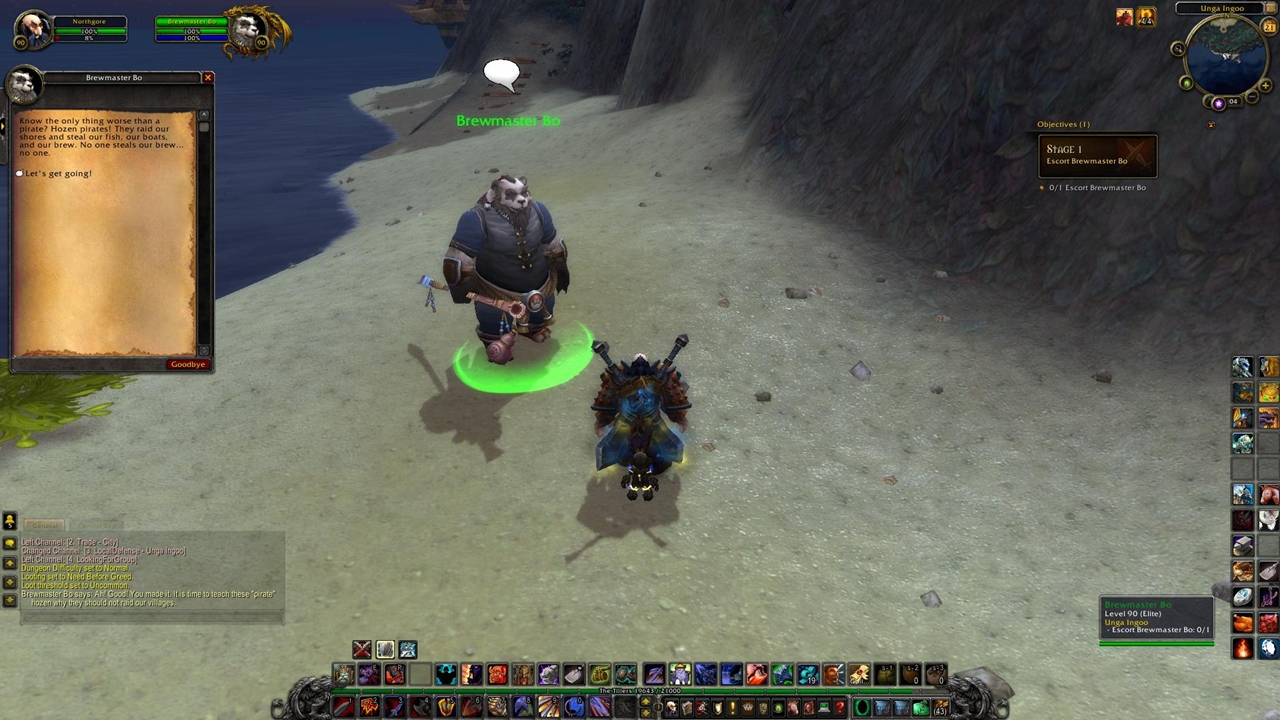Choose the "Let's get going!" dialogue option
The image size is (1280, 720).
click(58, 174)
